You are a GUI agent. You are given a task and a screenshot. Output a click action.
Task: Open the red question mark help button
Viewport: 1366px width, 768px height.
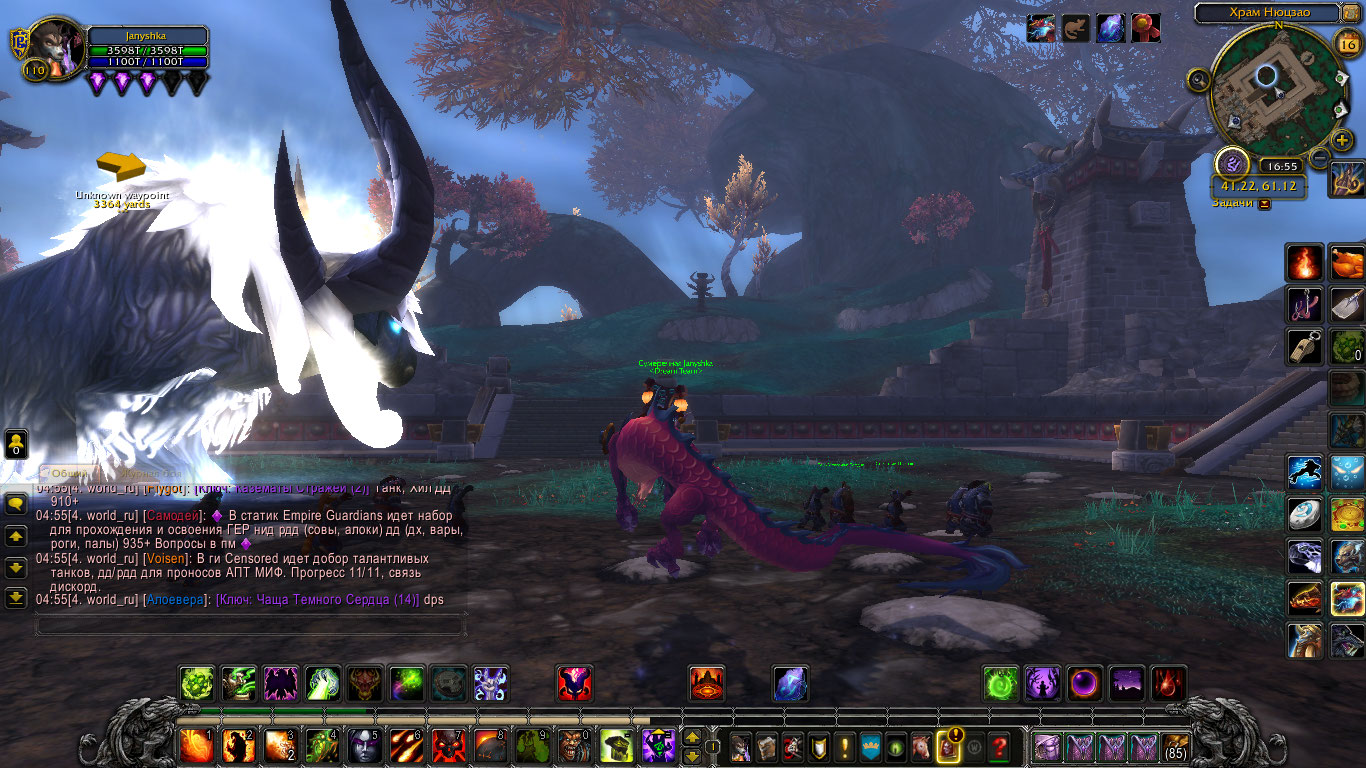[999, 746]
